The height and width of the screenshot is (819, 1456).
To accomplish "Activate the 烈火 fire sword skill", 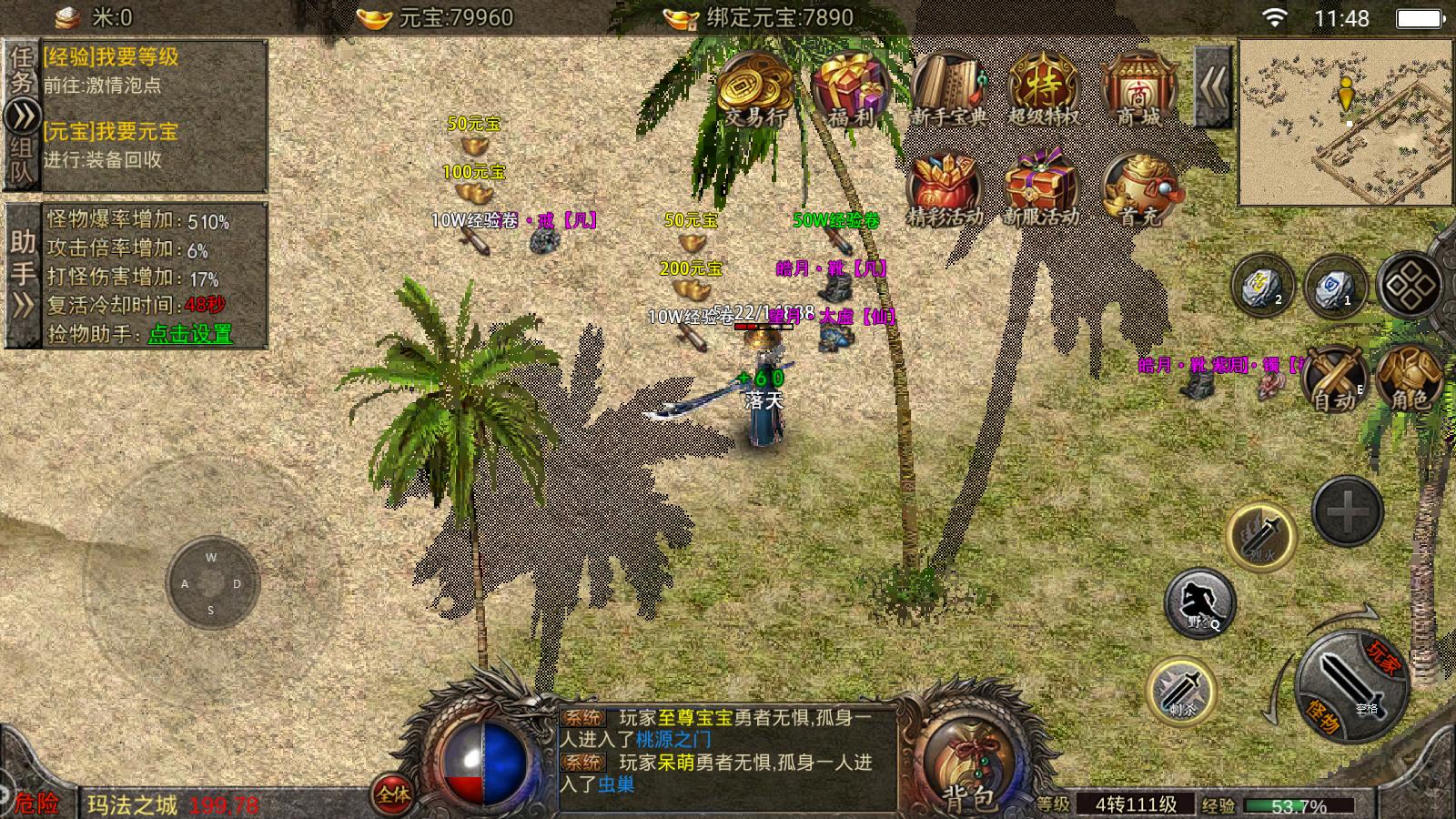I will [x=1261, y=535].
